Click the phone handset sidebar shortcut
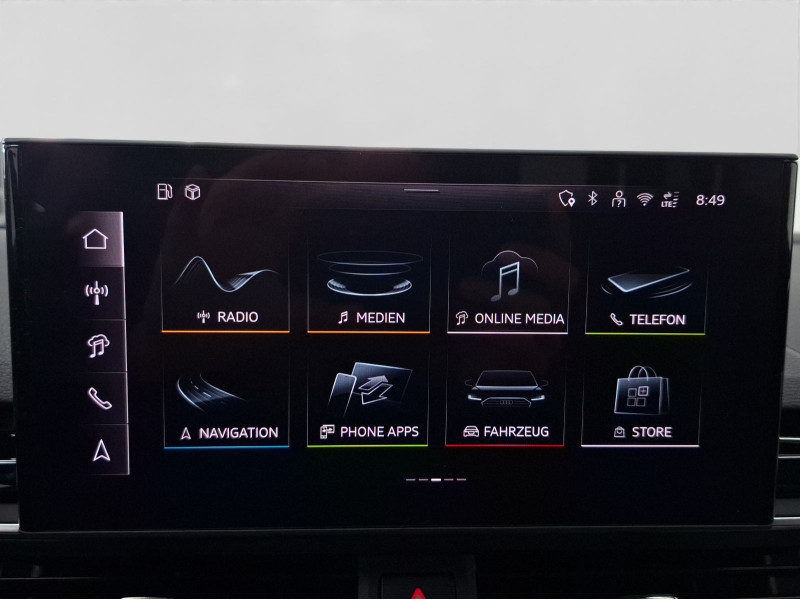Viewport: 800px width, 600px height. (x=99, y=398)
